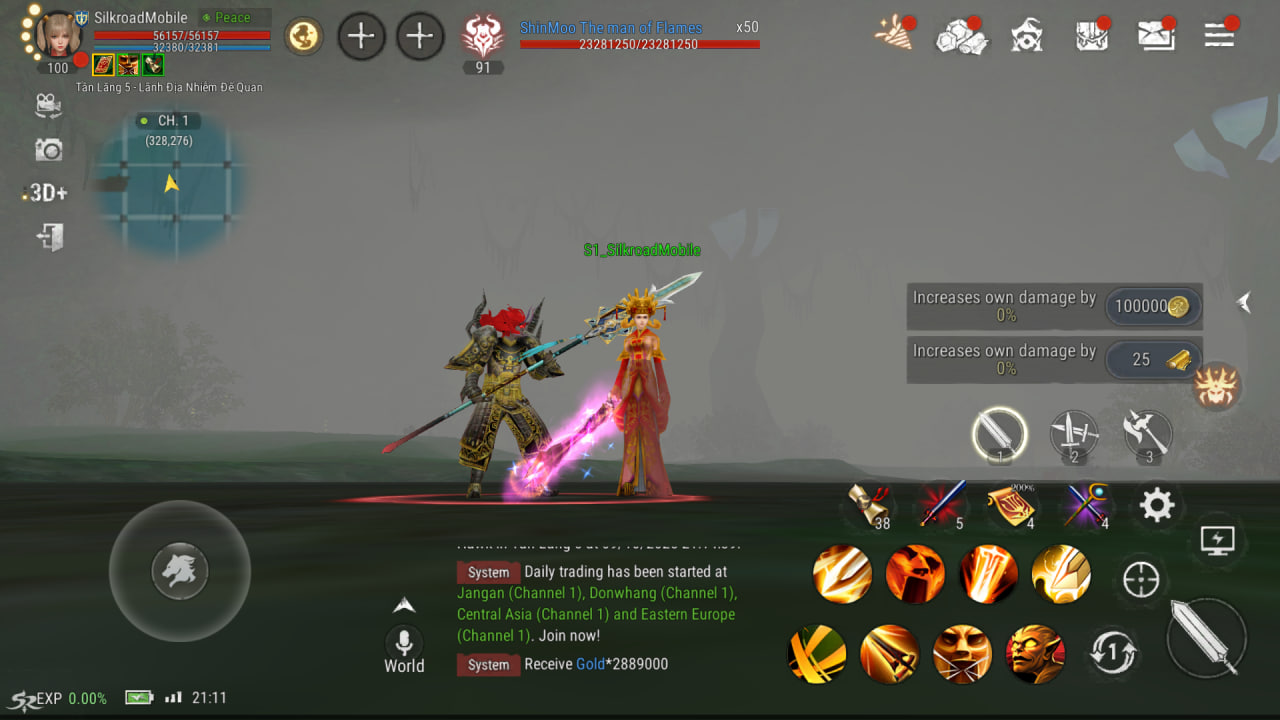The image size is (1280, 720).
Task: Tap the camera screenshot icon
Action: [x=48, y=150]
